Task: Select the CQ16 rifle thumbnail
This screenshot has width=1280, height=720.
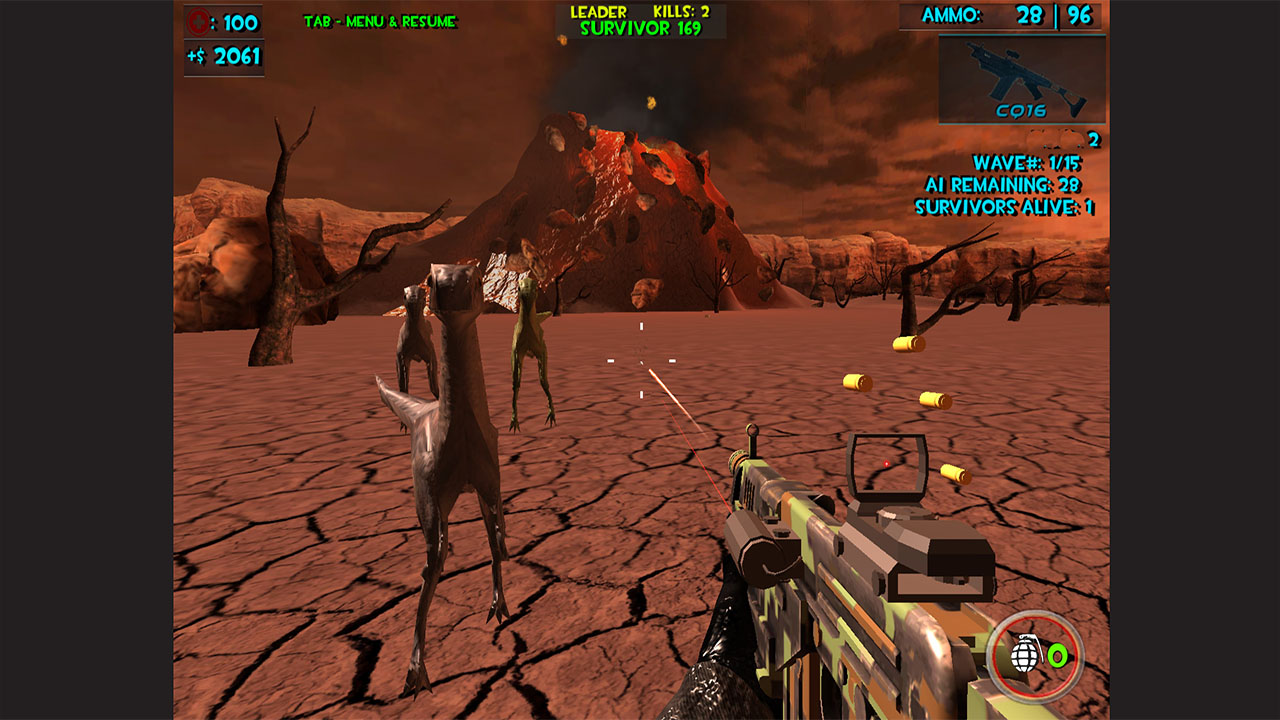Action: click(x=1024, y=78)
